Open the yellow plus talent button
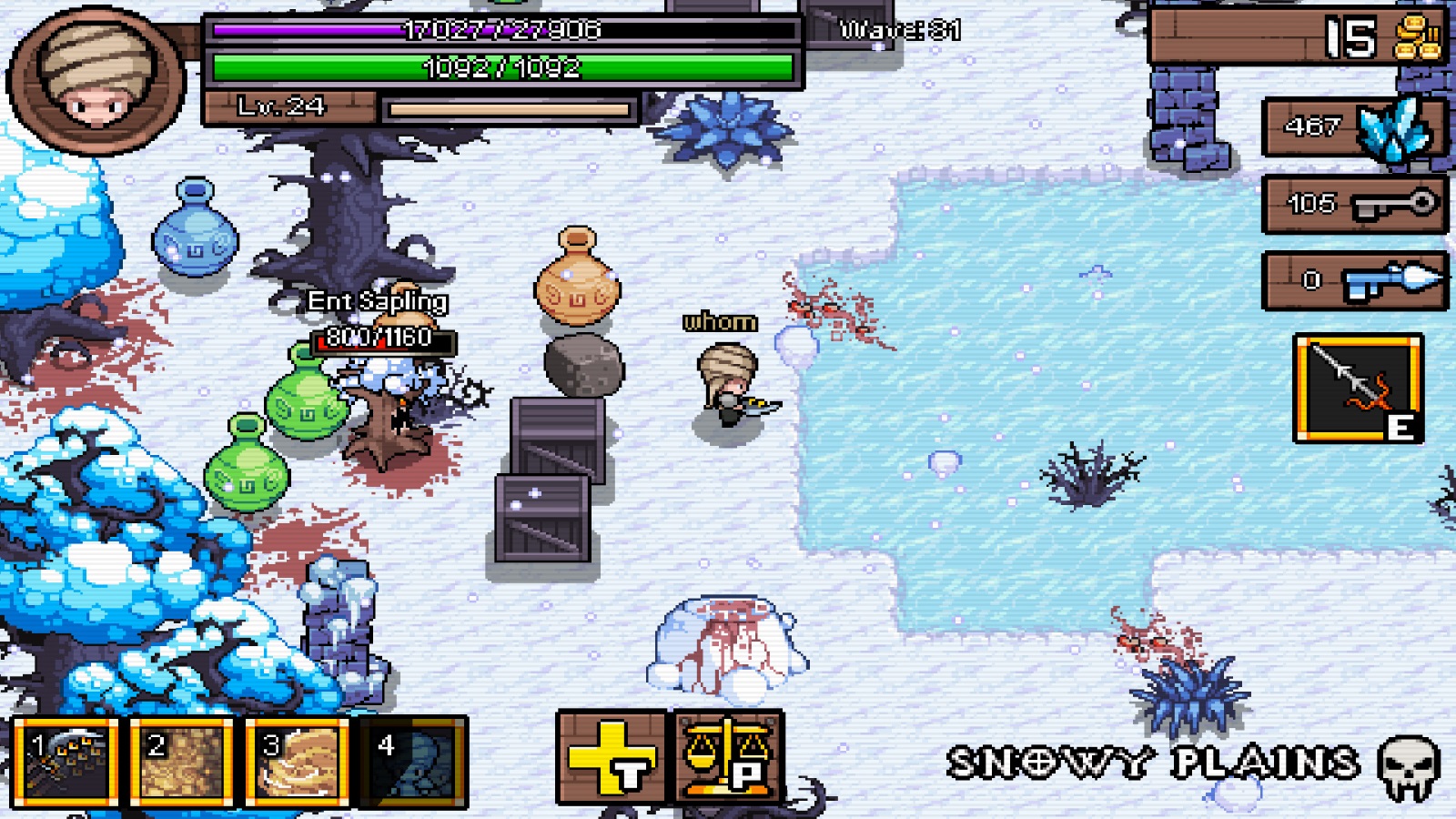The width and height of the screenshot is (1456, 819). point(612,758)
